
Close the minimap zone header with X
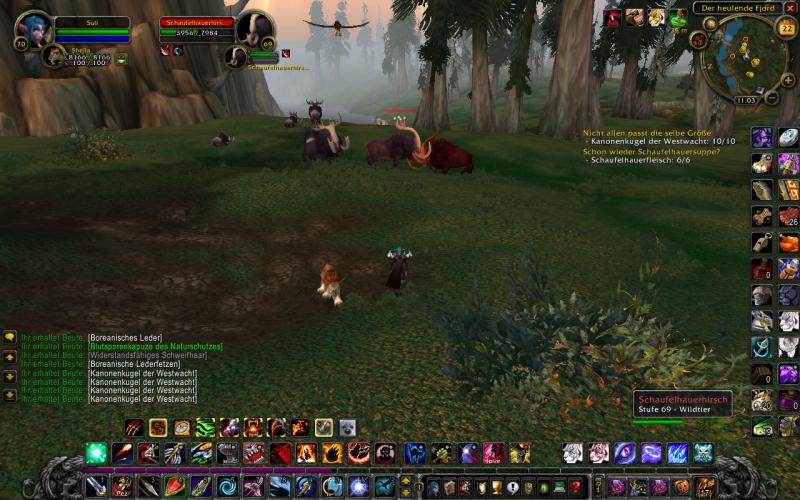[790, 8]
